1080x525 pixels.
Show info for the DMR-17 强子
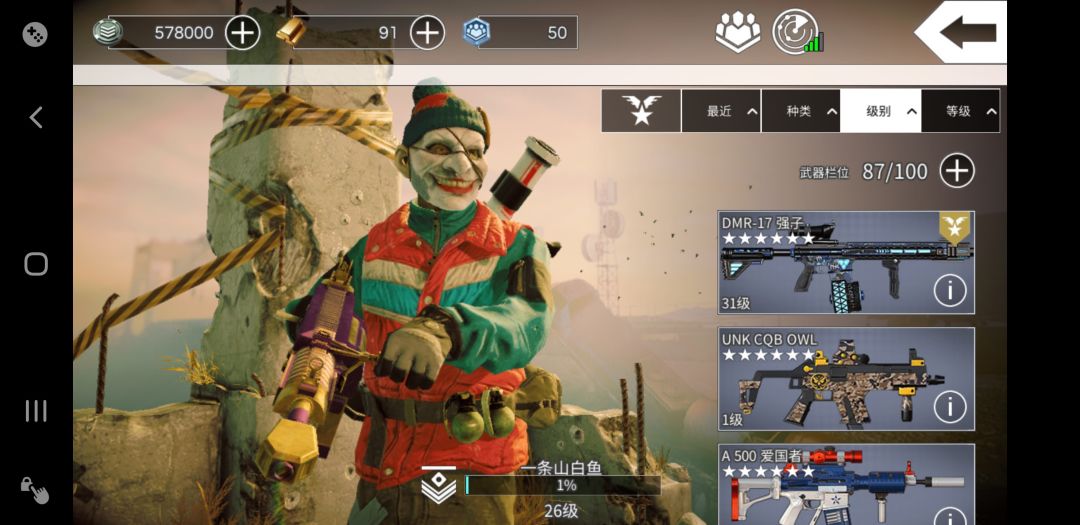pos(949,291)
